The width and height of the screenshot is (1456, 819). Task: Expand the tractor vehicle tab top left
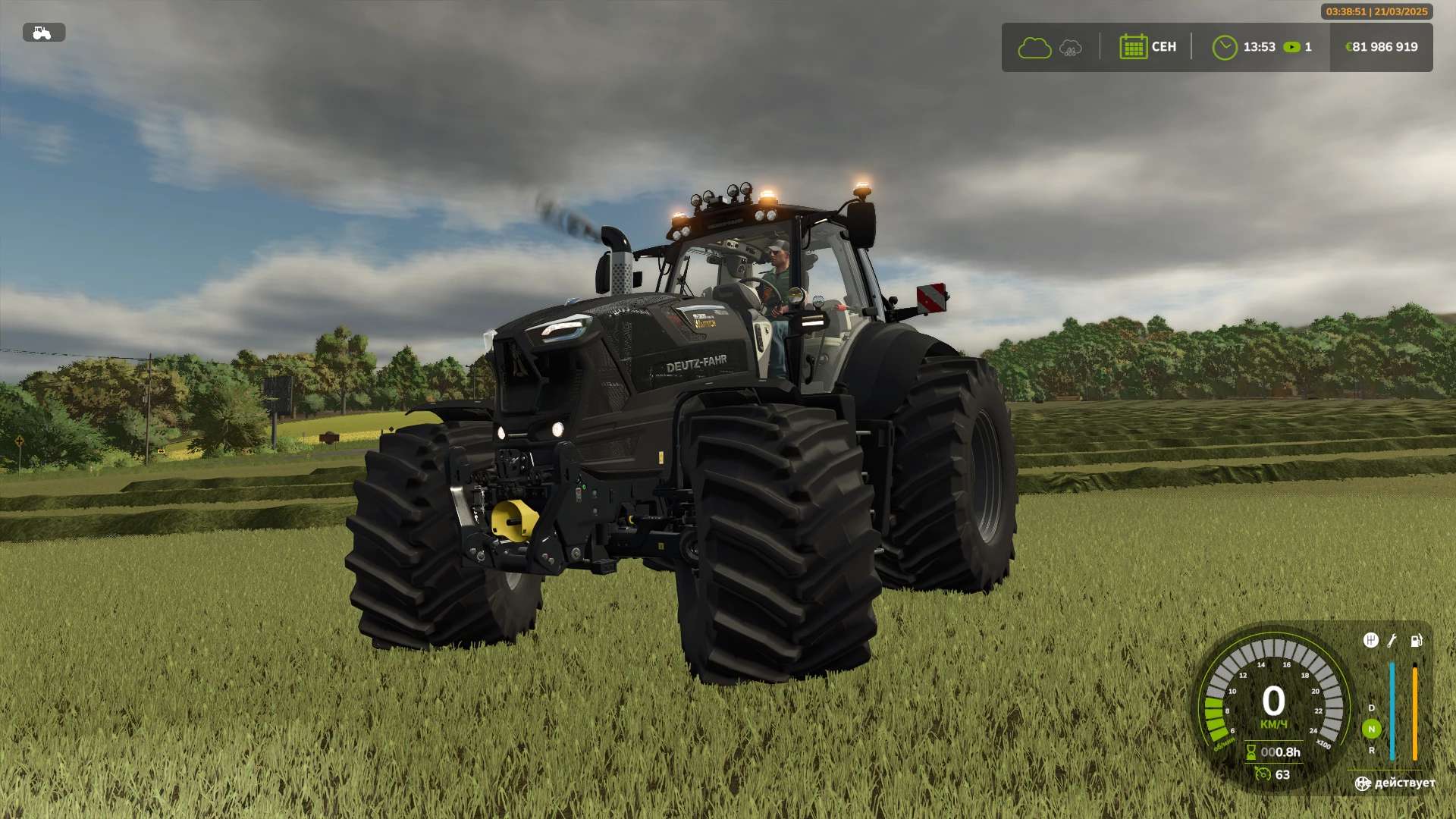coord(43,33)
